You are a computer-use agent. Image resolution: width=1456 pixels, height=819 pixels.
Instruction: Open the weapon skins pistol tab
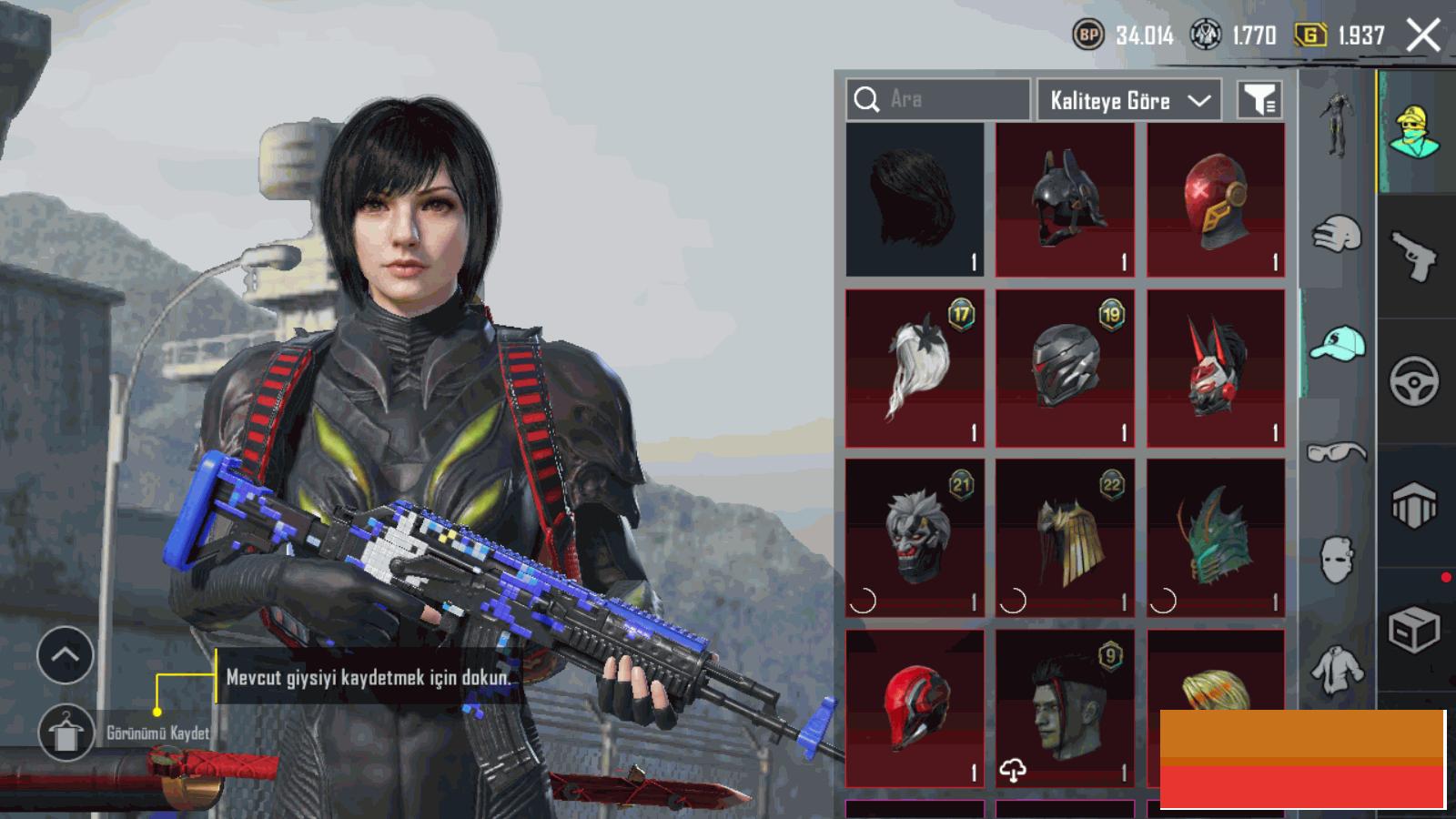click(1414, 257)
